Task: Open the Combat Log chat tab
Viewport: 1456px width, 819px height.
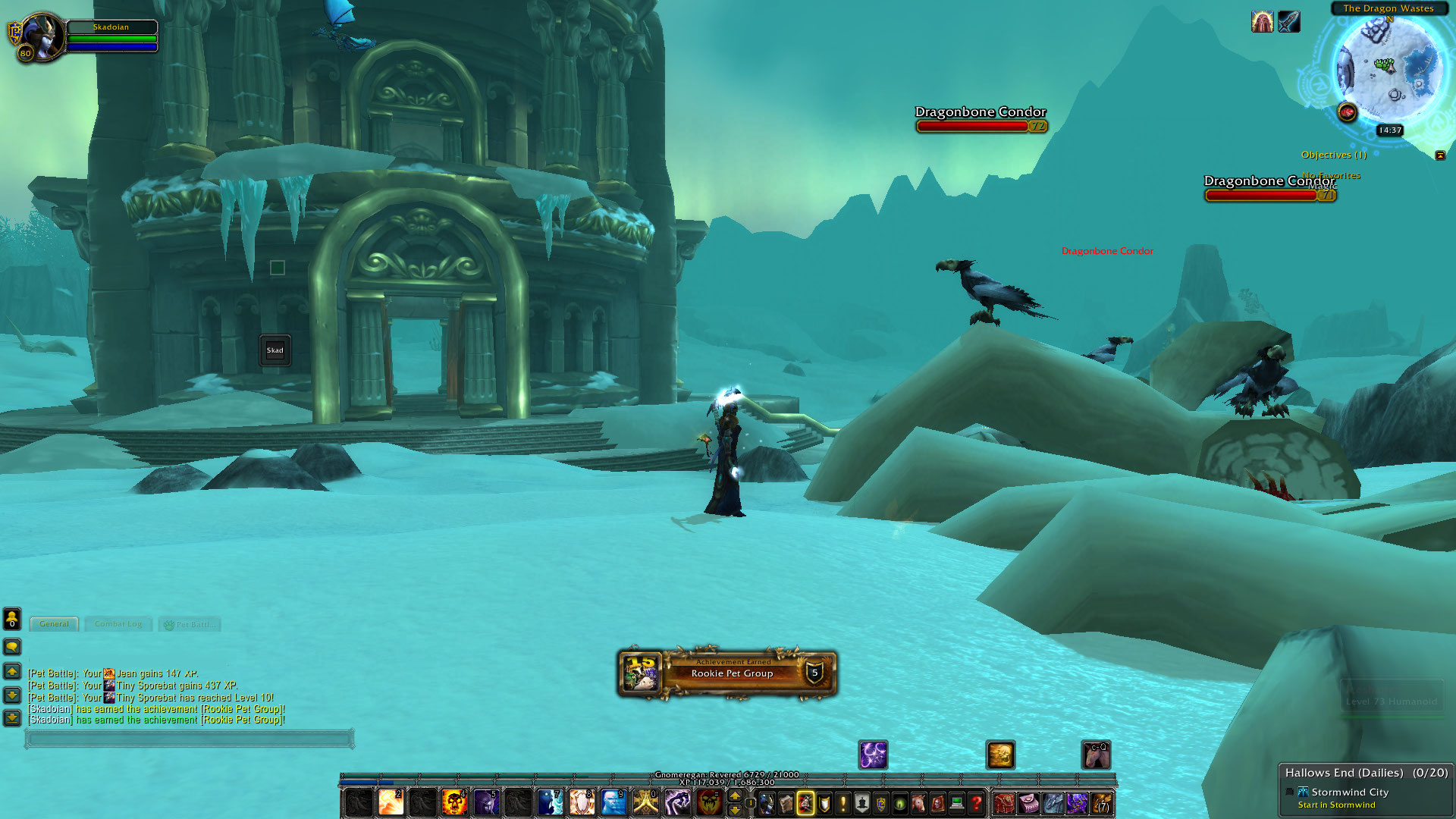Action: click(118, 624)
